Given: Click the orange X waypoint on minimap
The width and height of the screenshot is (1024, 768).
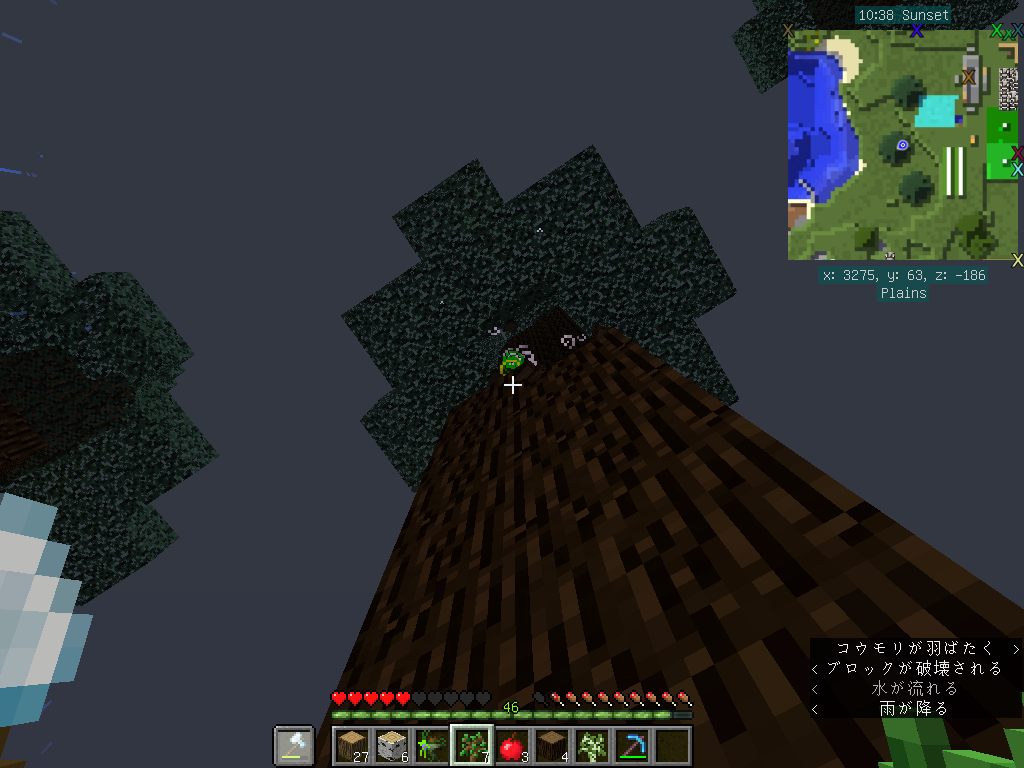Looking at the screenshot, I should tap(968, 77).
